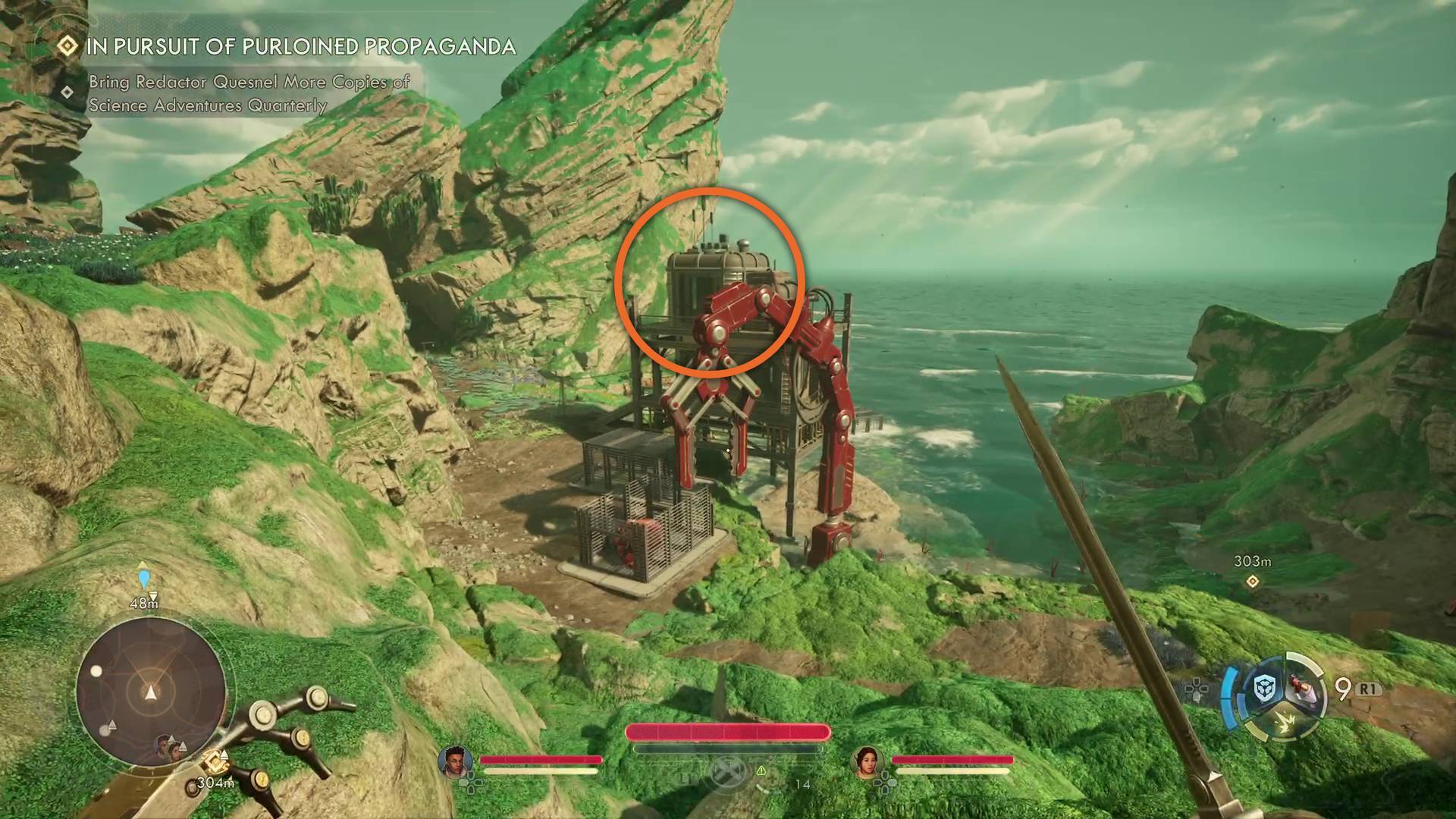1456x819 pixels.
Task: Click the yellow warning triangle near the item count
Action: pos(761,770)
